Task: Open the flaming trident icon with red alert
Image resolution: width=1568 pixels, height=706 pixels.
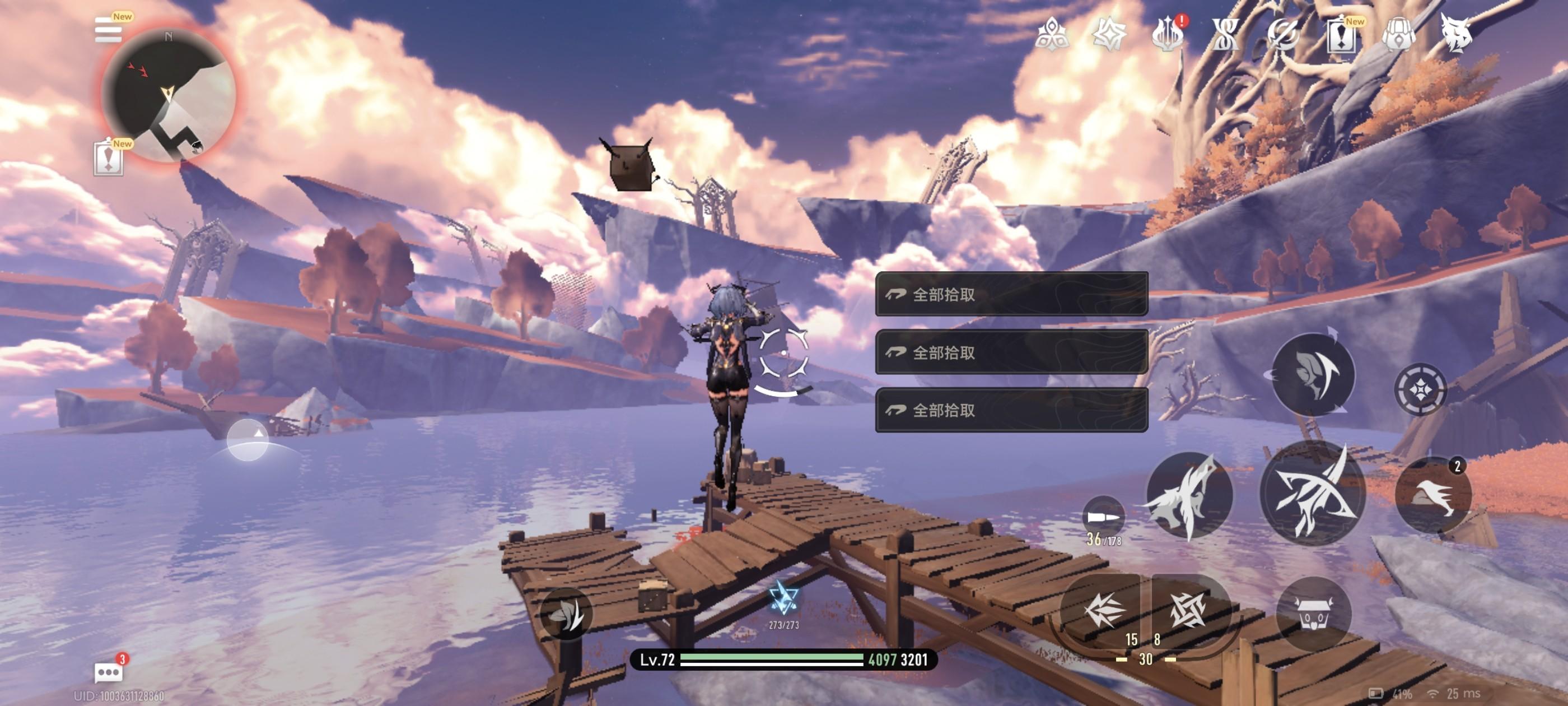Action: (x=1167, y=35)
